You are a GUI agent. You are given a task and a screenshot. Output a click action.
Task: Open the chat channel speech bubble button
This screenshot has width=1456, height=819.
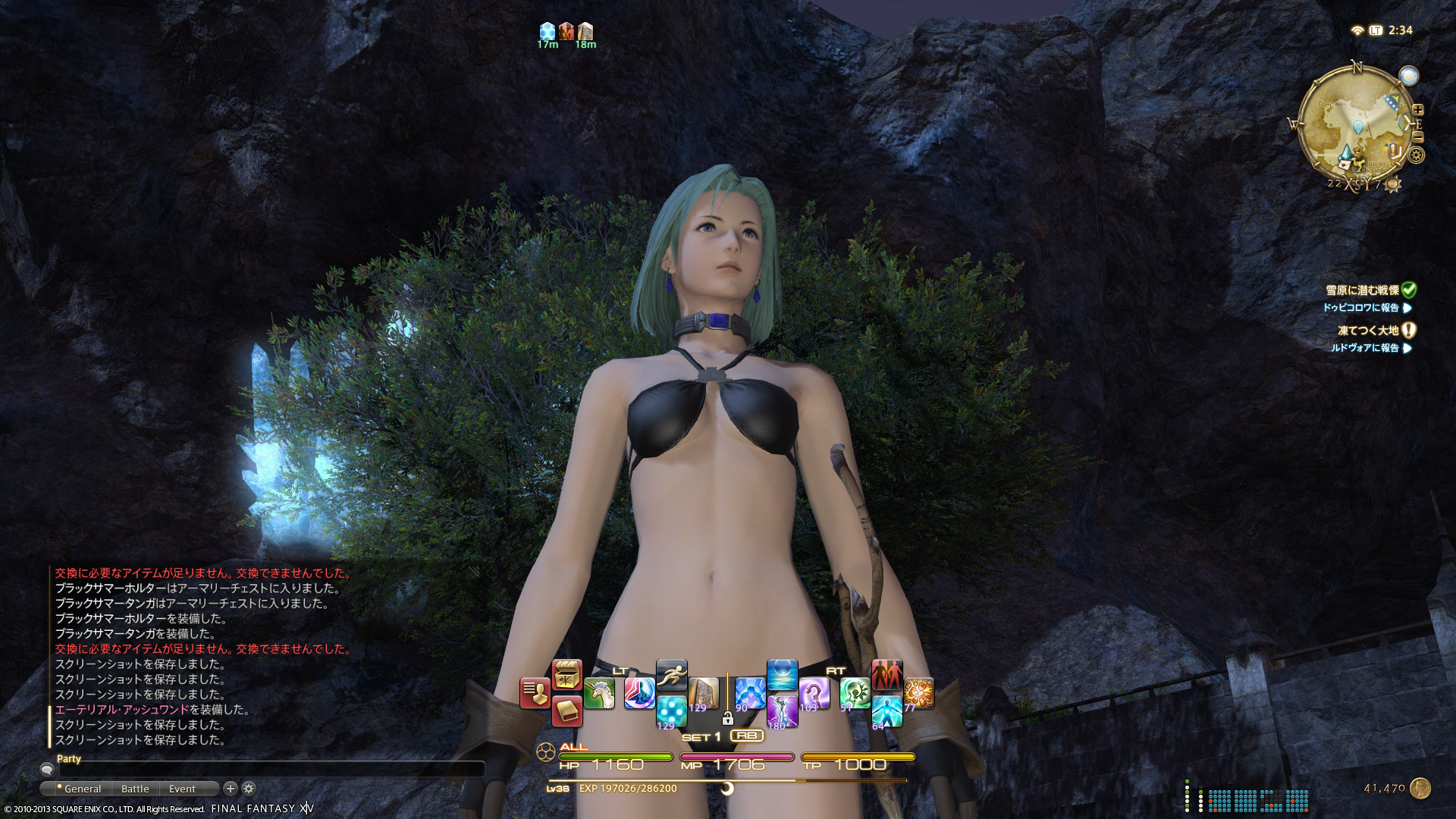coord(47,770)
